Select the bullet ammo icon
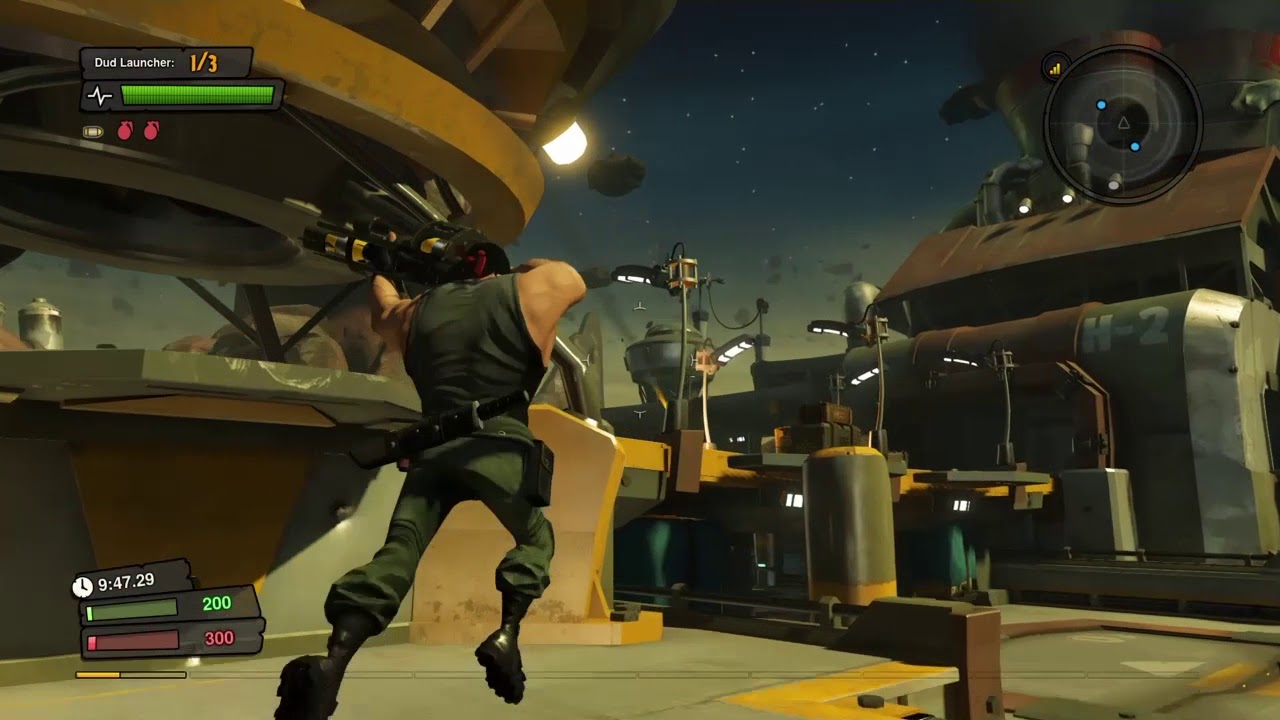 point(93,131)
